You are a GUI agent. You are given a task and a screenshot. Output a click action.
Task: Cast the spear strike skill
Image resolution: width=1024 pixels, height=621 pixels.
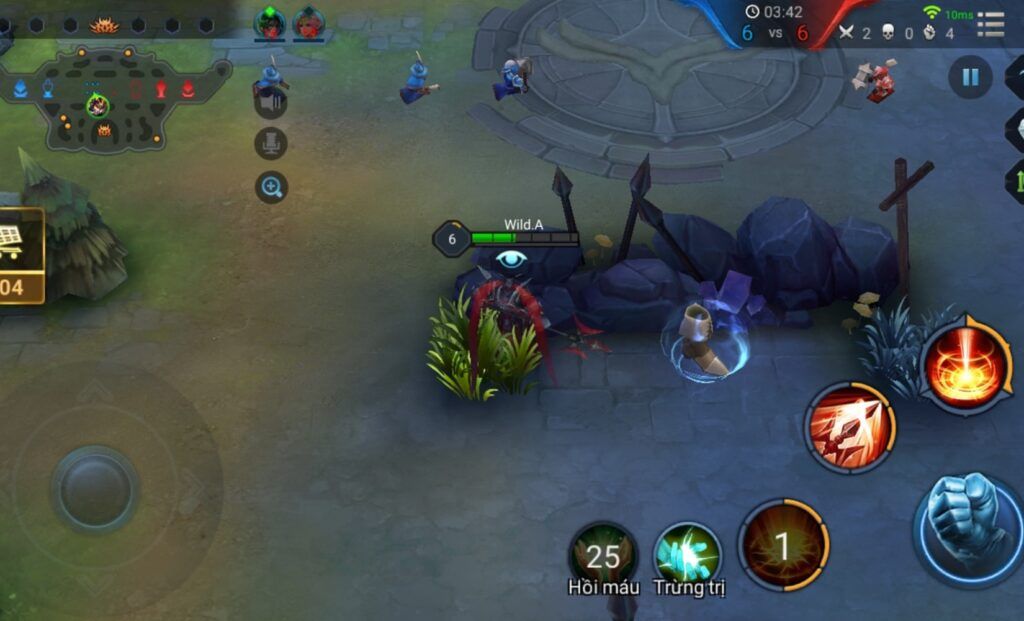point(850,428)
